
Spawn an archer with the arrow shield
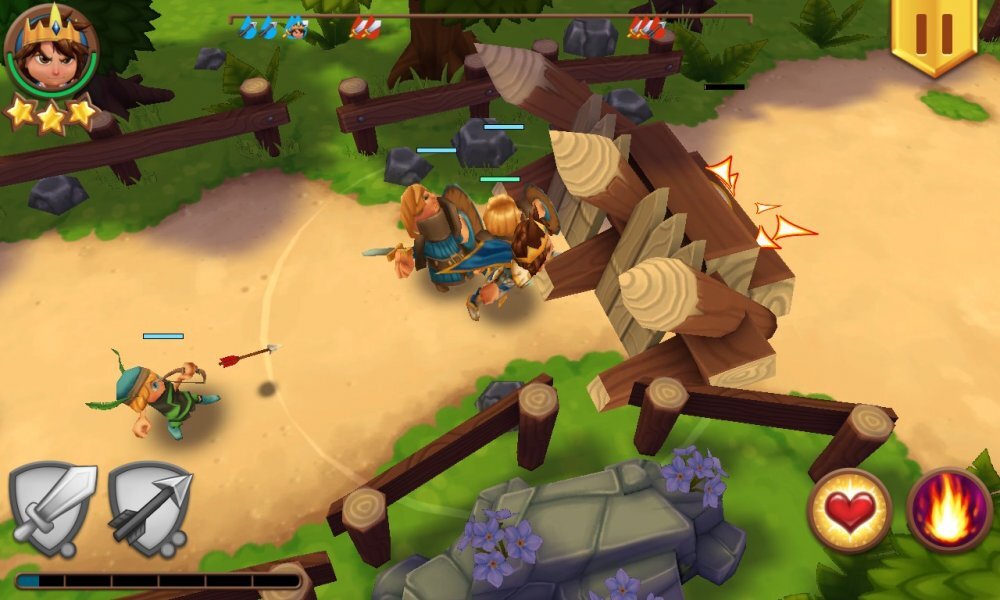[x=150, y=506]
